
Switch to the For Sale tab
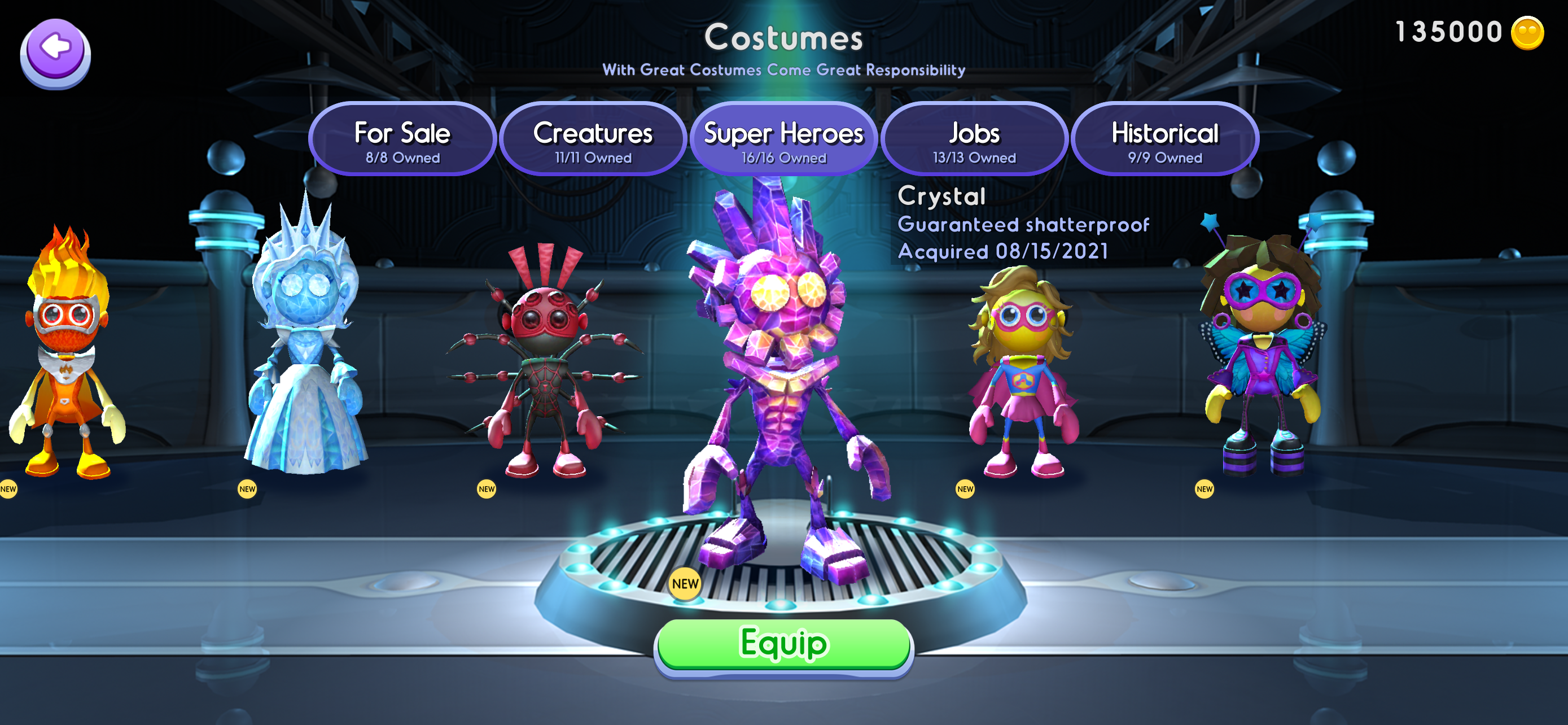[x=402, y=140]
